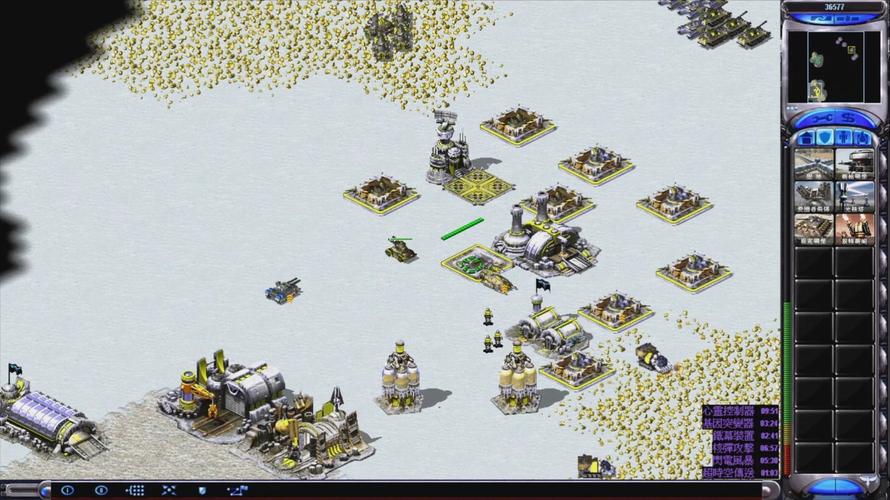
Task: Build the pillbox bunker defense
Action: point(854,163)
